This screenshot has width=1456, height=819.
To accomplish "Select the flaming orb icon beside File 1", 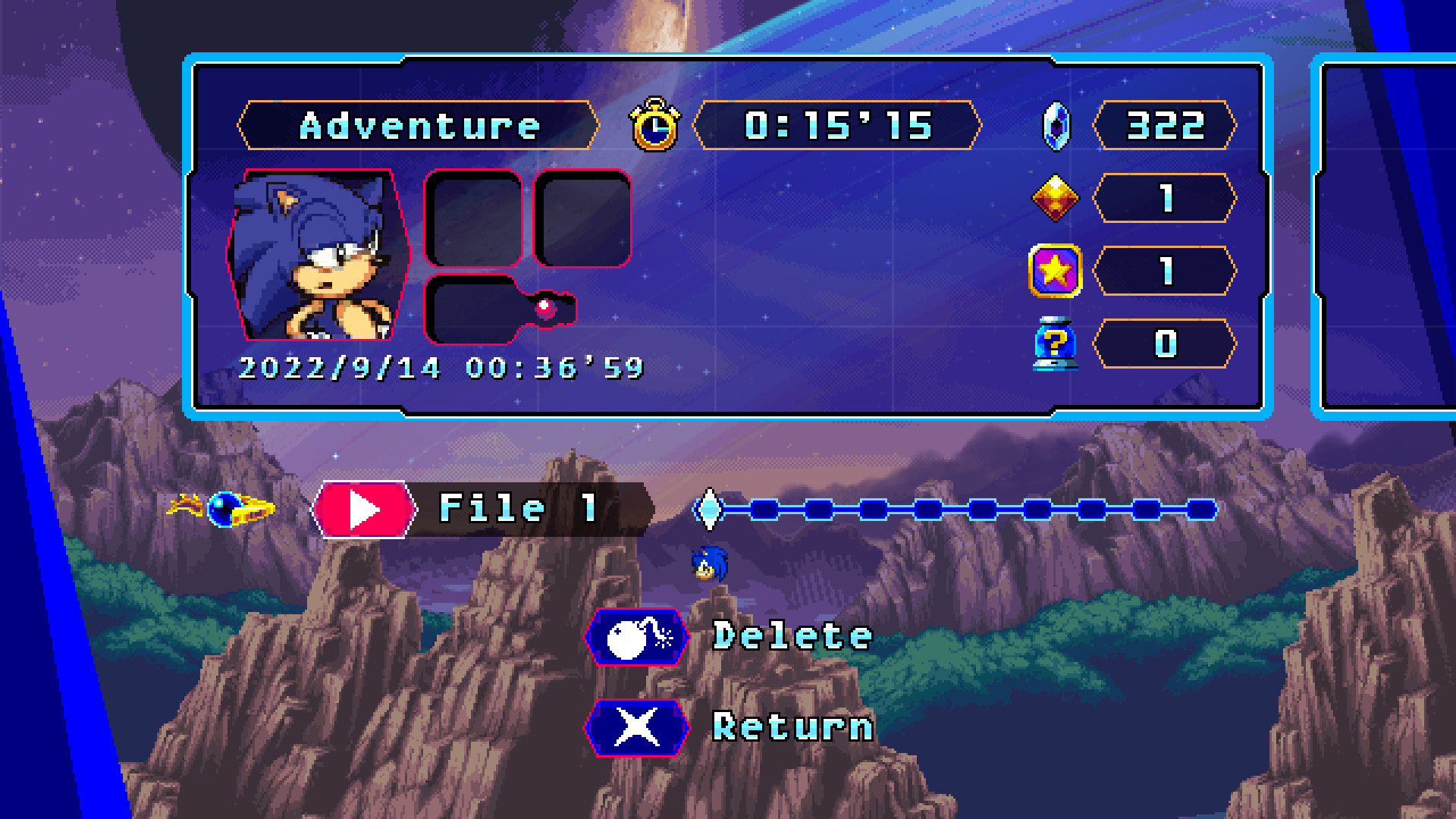I will click(224, 509).
